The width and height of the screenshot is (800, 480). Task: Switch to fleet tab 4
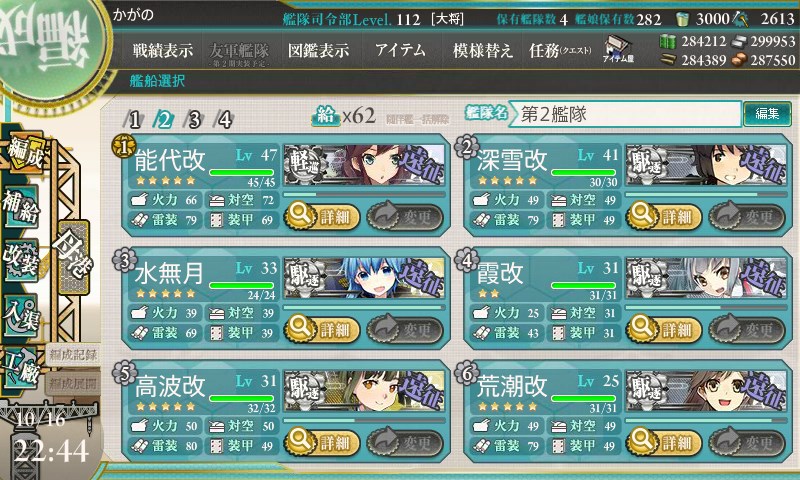(x=225, y=119)
